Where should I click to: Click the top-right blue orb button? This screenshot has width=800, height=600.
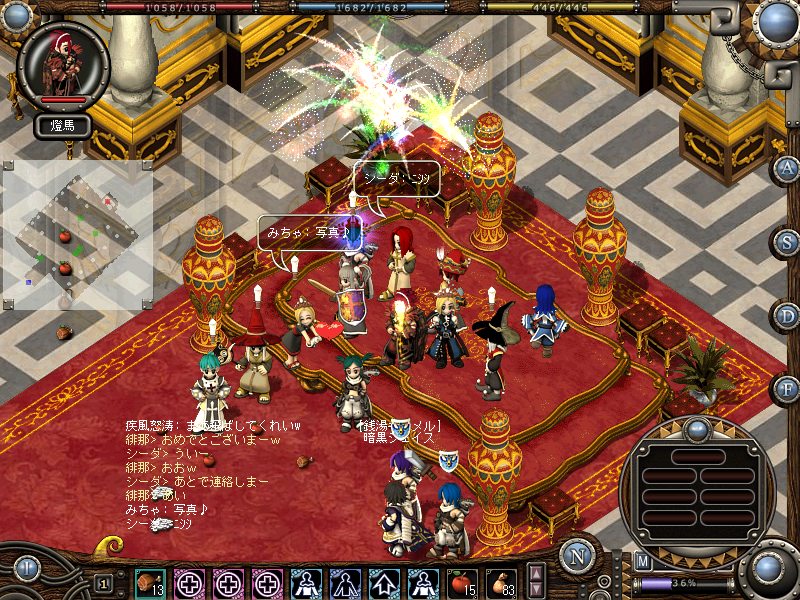coord(774,20)
